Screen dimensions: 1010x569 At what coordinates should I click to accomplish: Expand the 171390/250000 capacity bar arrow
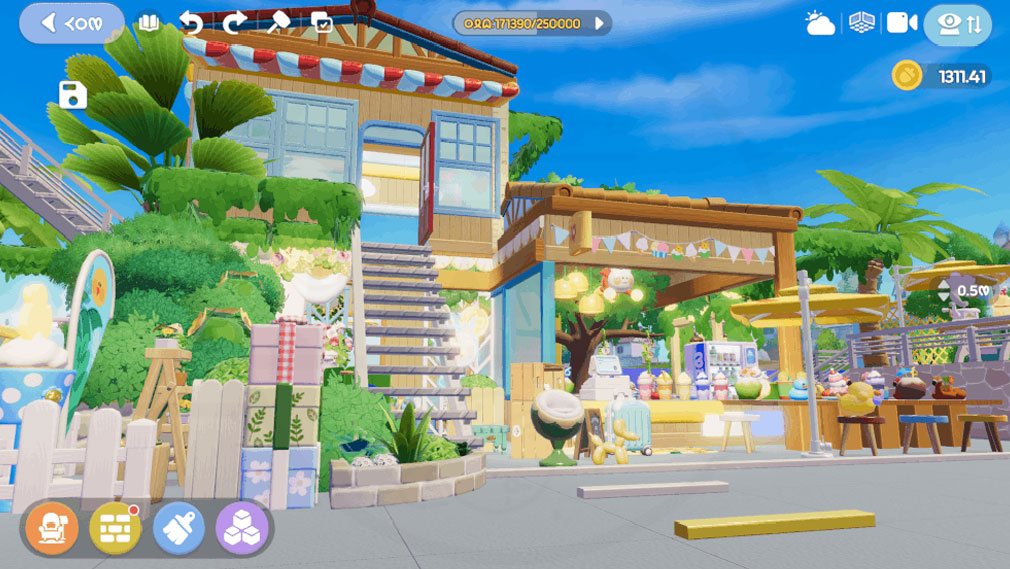pyautogui.click(x=600, y=23)
